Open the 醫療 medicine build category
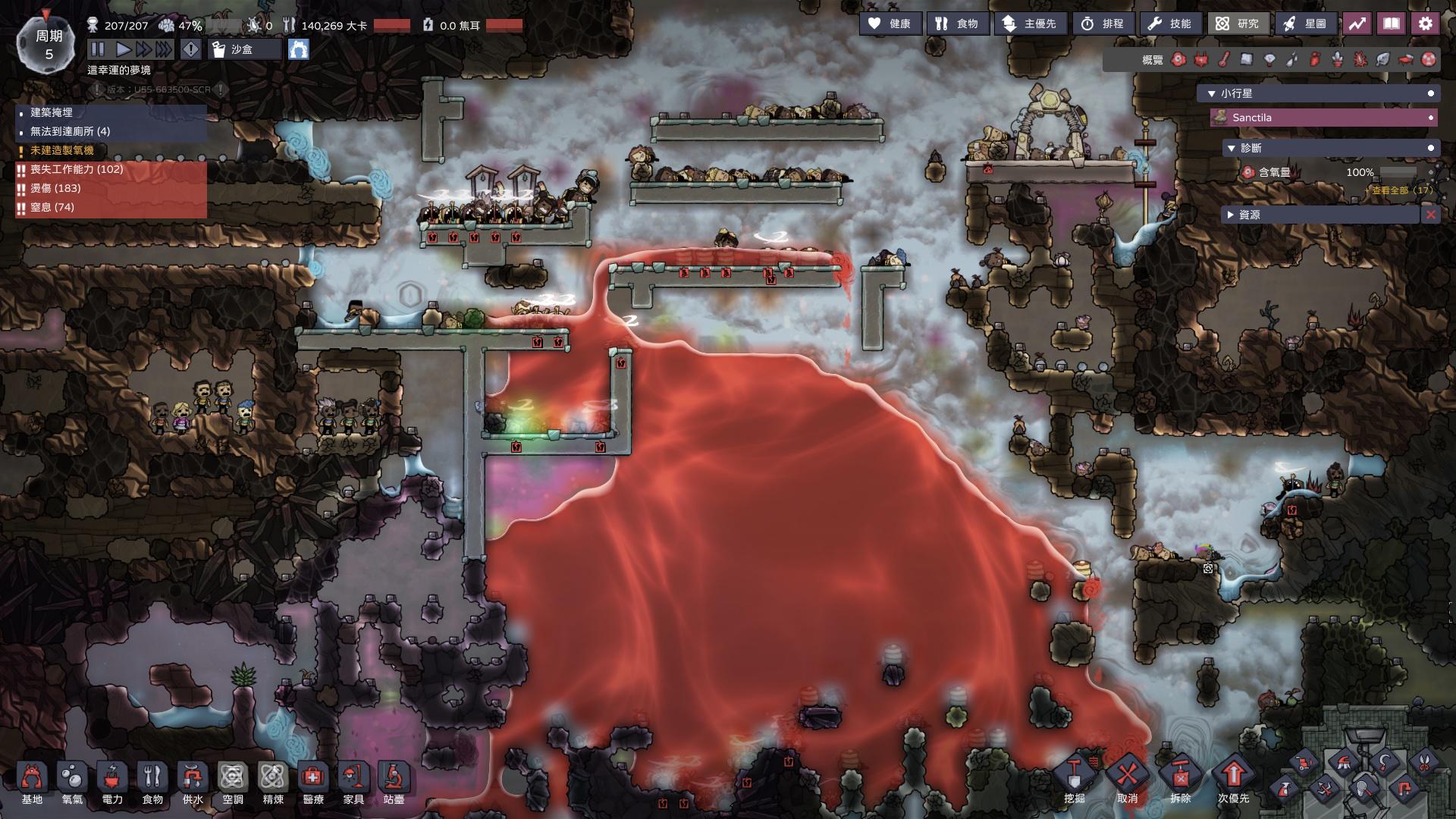 (313, 783)
